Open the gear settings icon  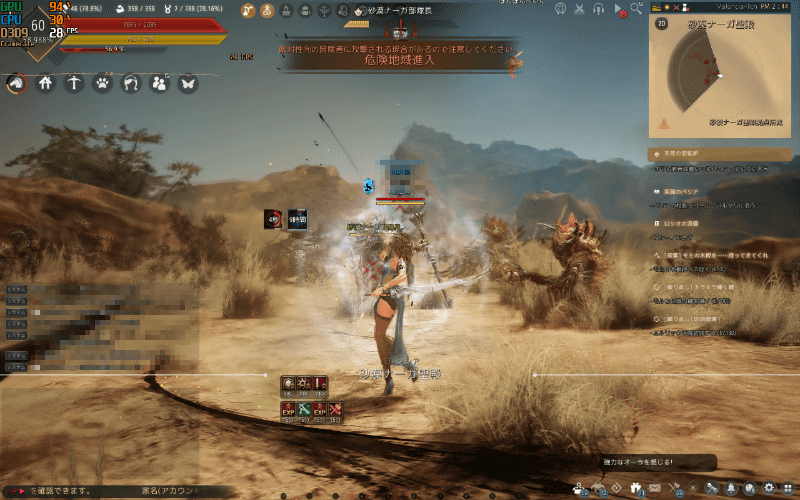pos(769,489)
